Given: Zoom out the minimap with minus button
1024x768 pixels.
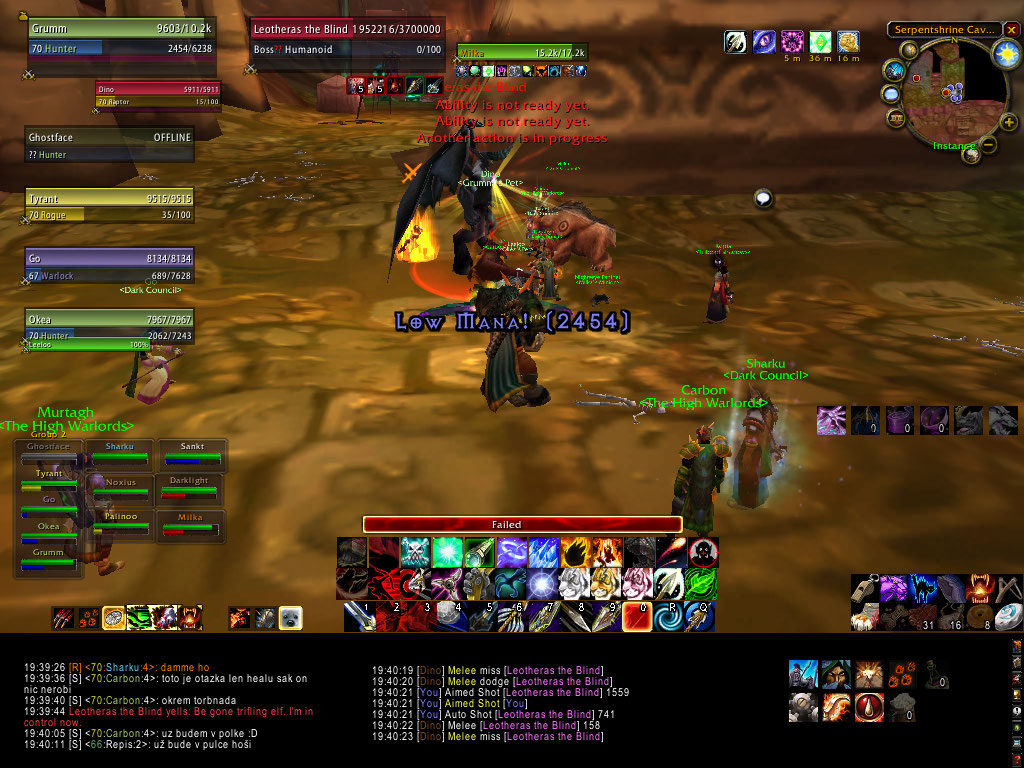Looking at the screenshot, I should tap(989, 145).
